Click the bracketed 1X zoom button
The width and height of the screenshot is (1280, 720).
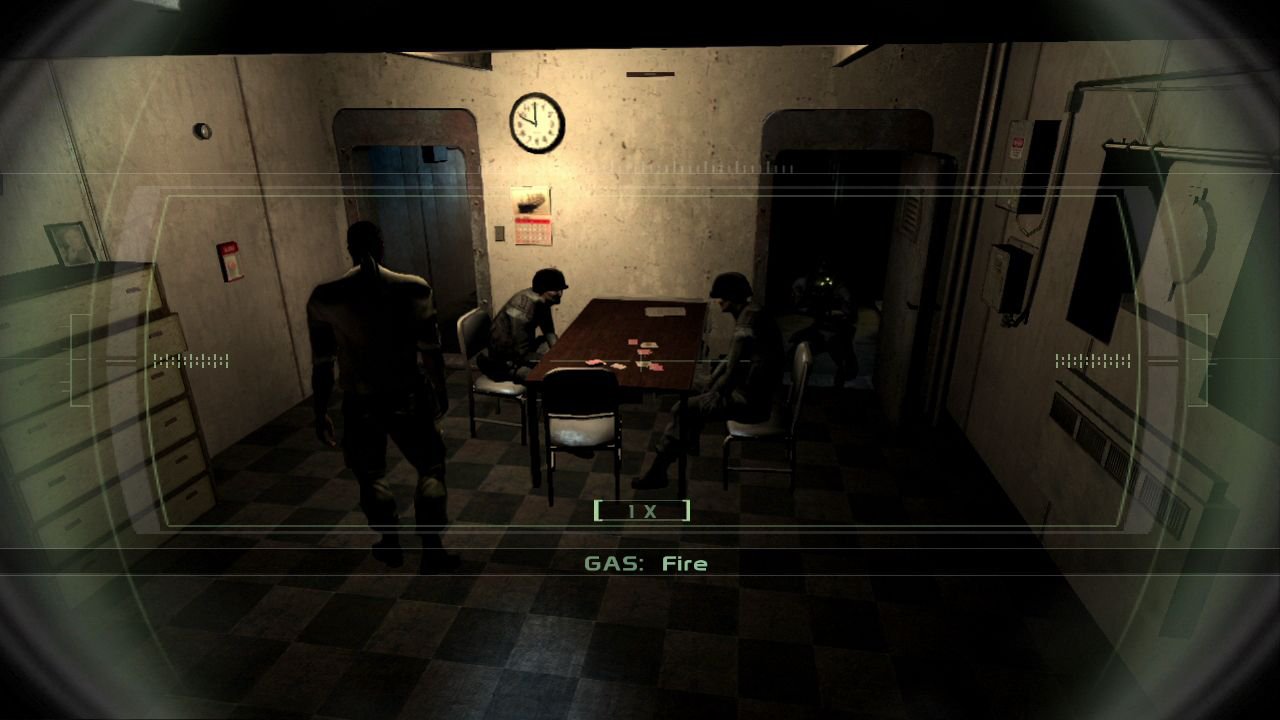point(644,510)
